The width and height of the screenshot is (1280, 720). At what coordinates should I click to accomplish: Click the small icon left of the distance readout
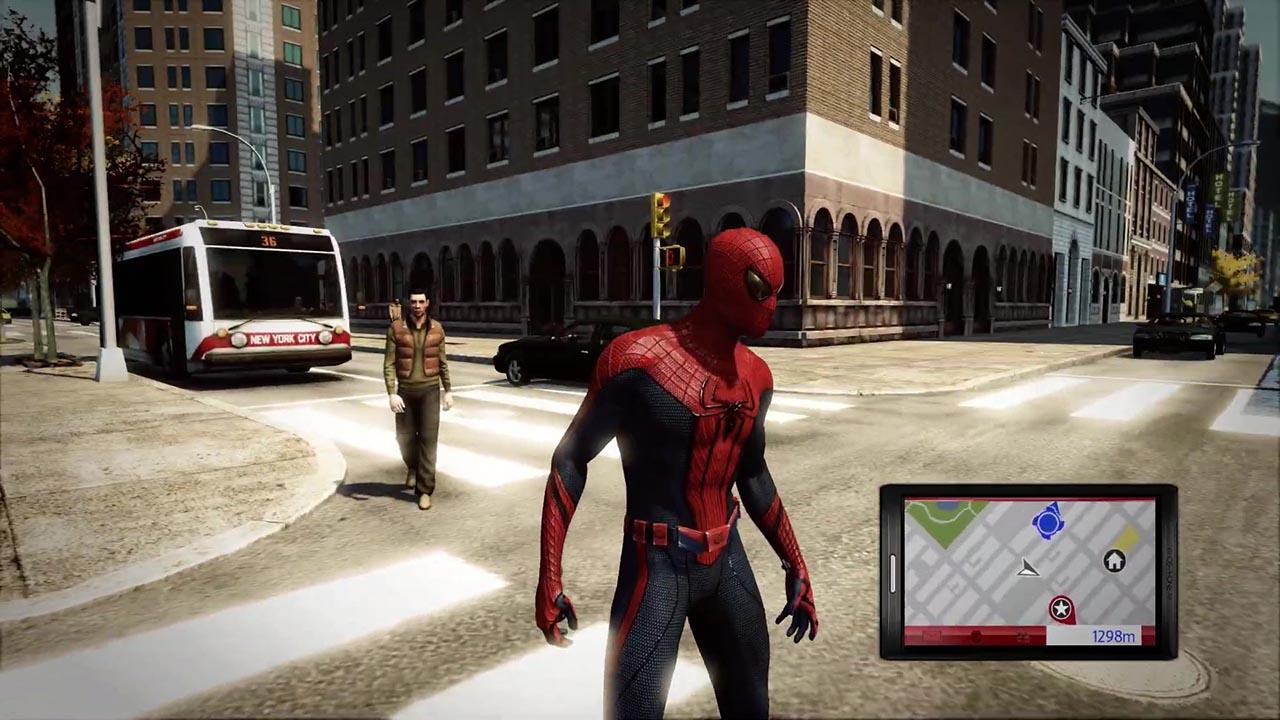1021,635
